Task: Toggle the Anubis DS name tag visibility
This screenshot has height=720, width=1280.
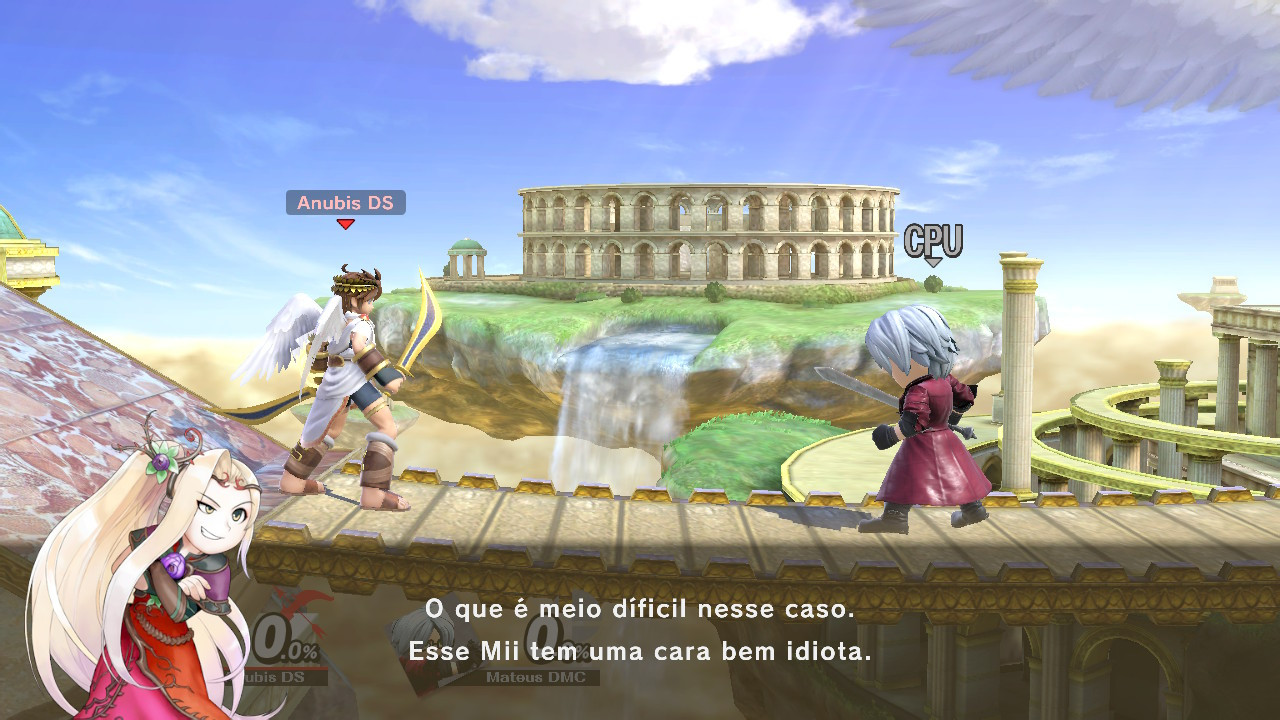Action: (x=346, y=203)
